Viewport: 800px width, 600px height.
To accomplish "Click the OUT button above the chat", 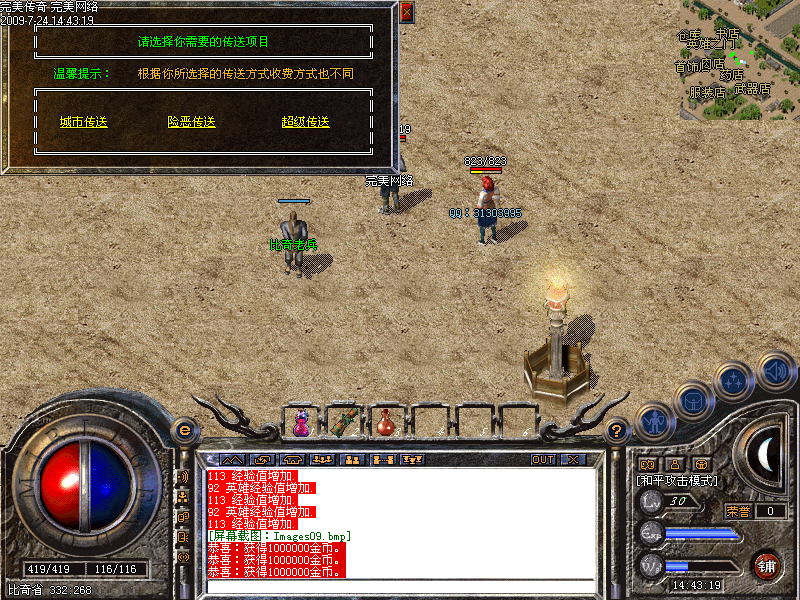I will pos(542,460).
